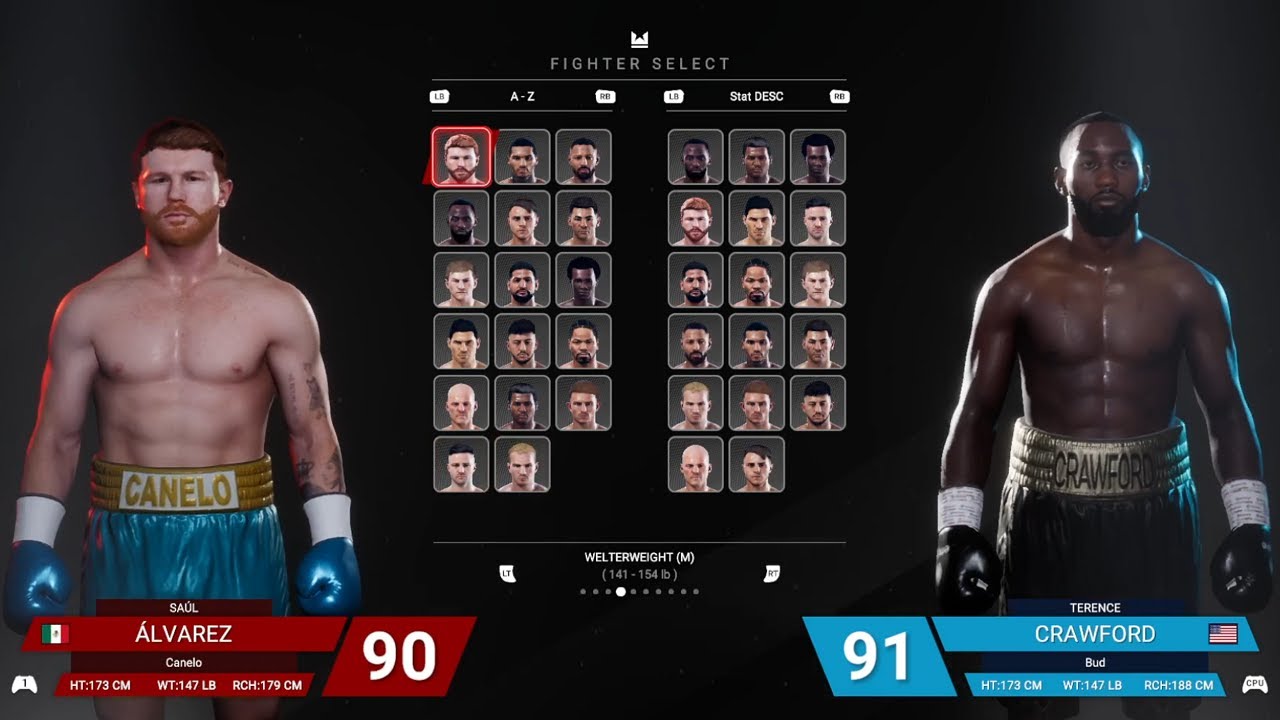Click the enlarged active weight-class page dot
Viewport: 1280px width, 720px height.
click(621, 592)
